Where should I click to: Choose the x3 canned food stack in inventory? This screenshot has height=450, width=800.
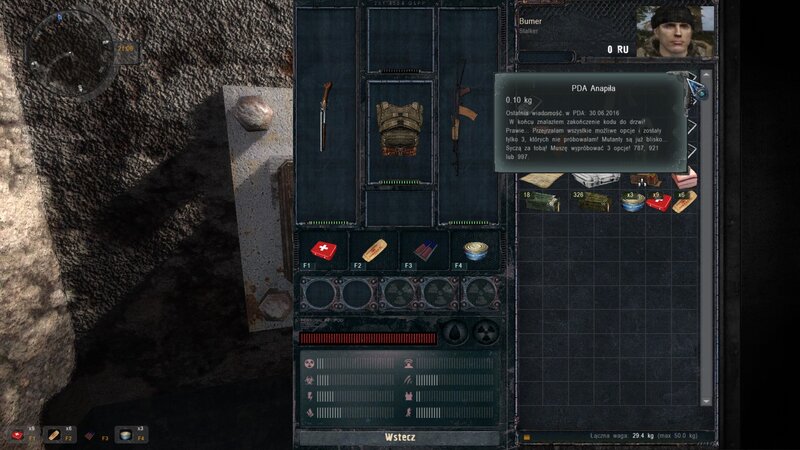pyautogui.click(x=632, y=201)
